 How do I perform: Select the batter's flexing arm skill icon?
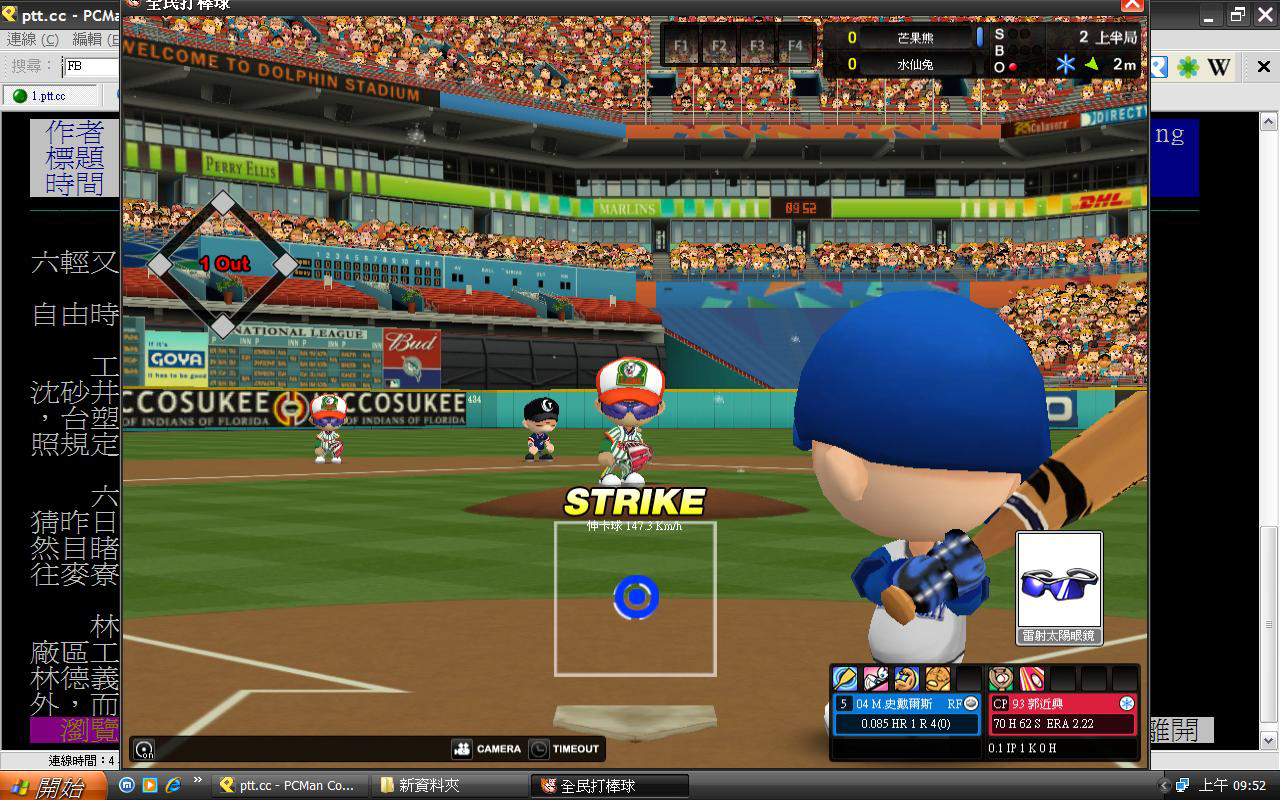point(907,679)
